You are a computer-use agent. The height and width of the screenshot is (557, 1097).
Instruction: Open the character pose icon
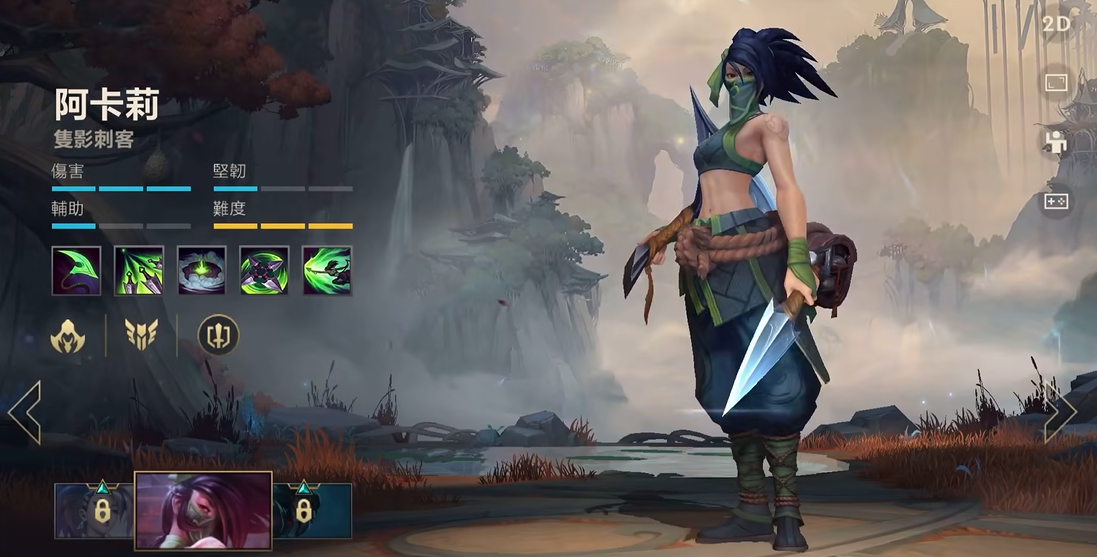click(x=1056, y=142)
